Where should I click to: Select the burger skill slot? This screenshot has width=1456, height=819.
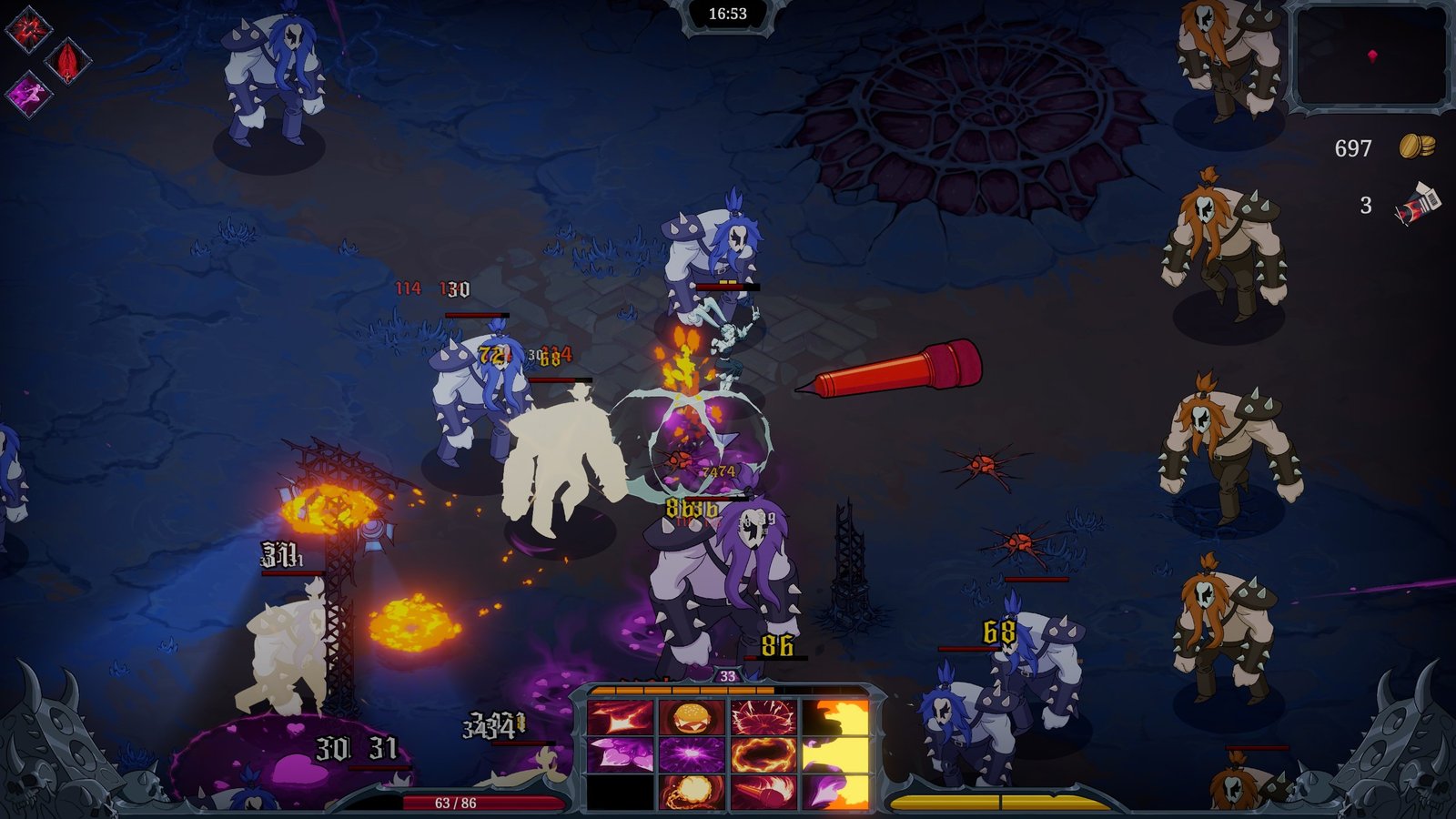click(692, 717)
